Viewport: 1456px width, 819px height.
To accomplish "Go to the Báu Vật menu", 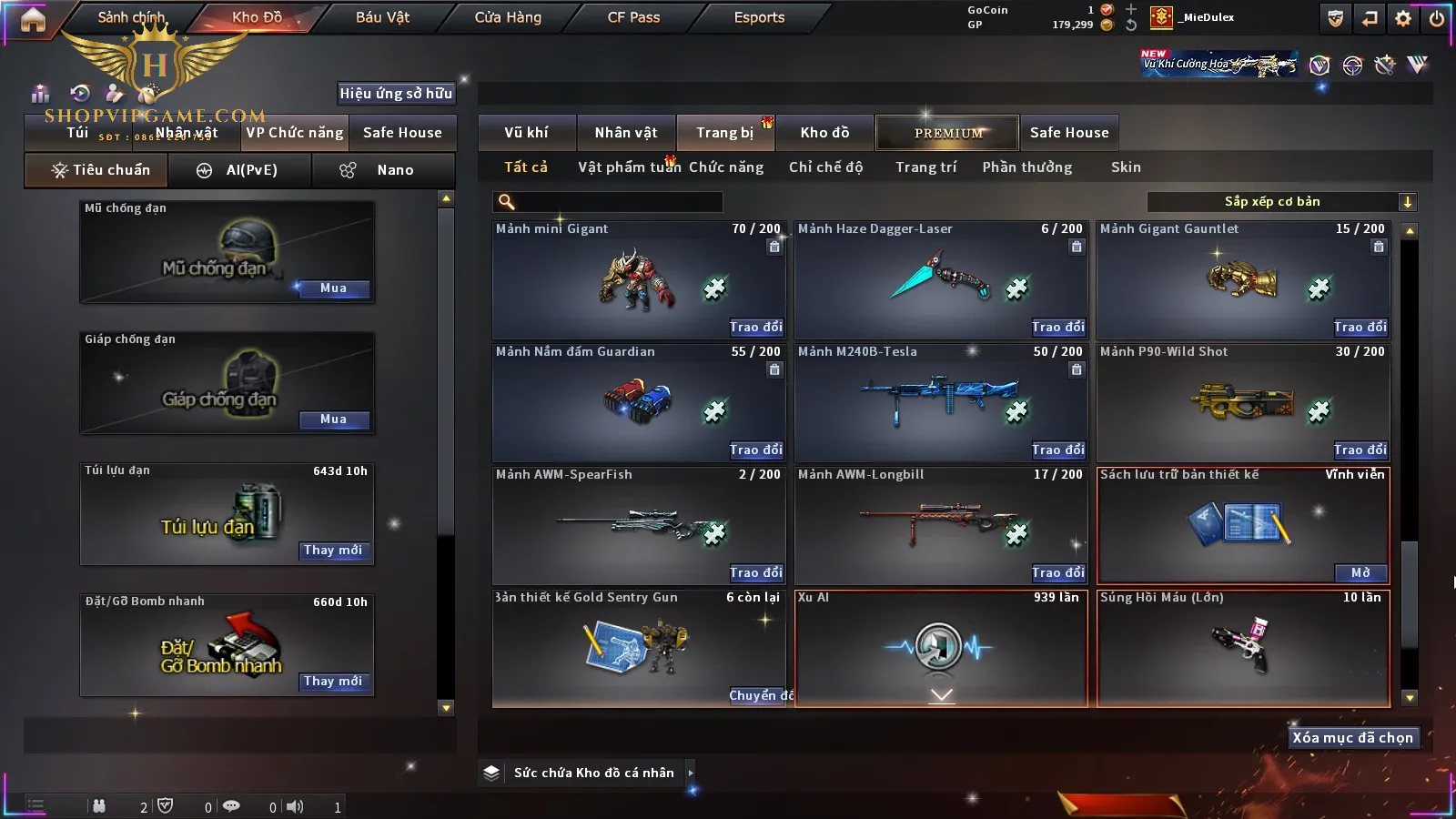I will coord(382,17).
